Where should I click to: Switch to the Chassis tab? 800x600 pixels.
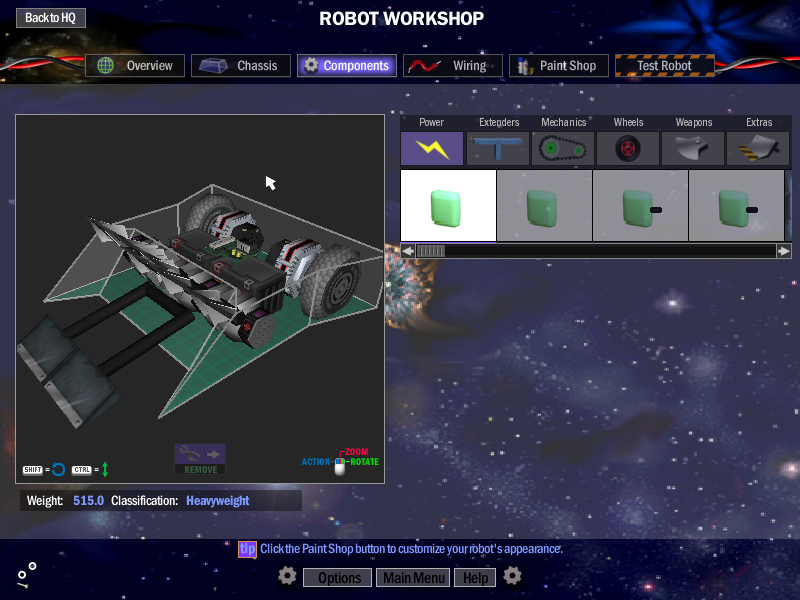[241, 66]
